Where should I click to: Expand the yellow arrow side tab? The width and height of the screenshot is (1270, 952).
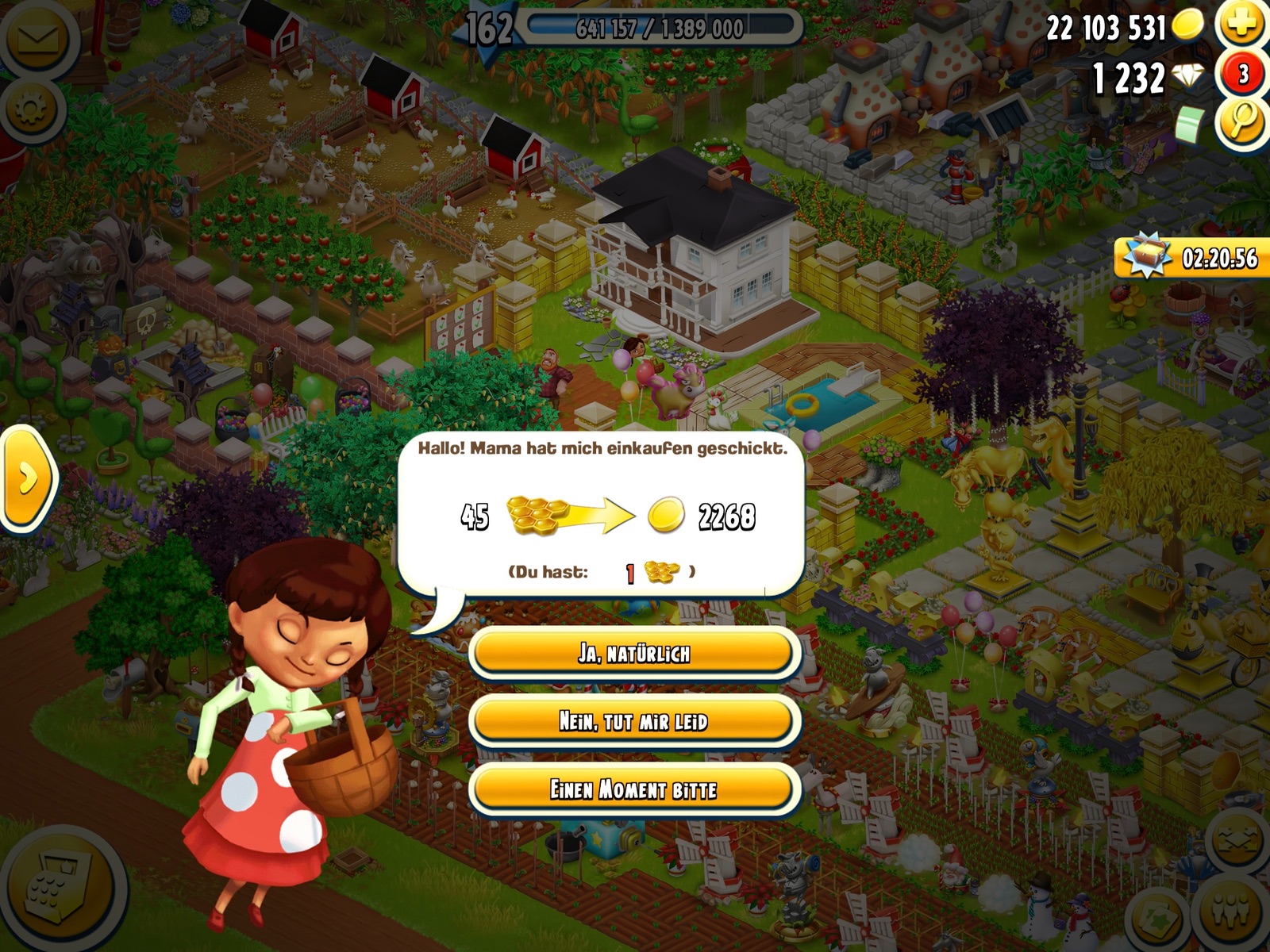[28, 478]
